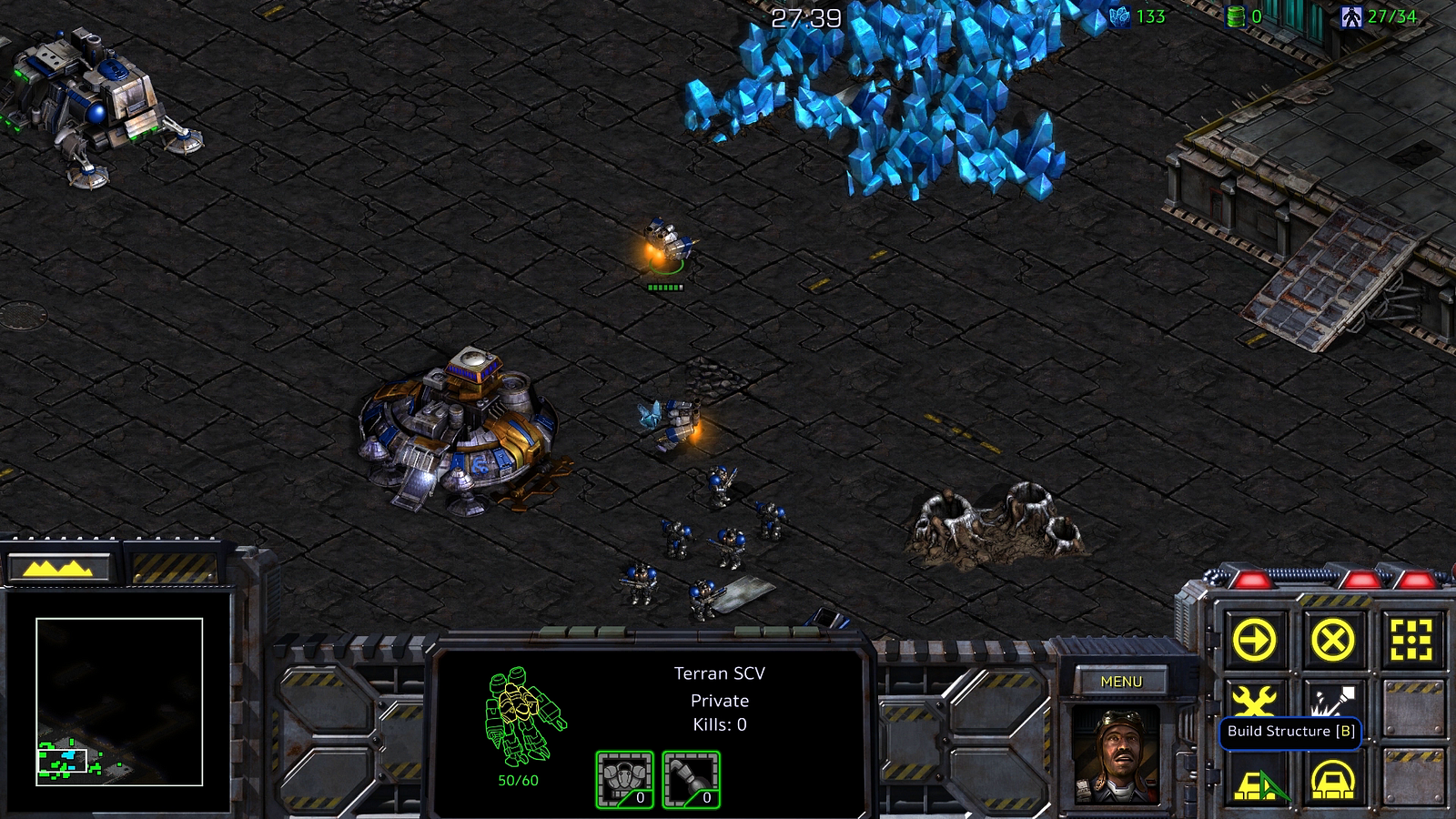This screenshot has height=819, width=1456.
Task: Click the SCV pilot portrait
Action: [1117, 753]
